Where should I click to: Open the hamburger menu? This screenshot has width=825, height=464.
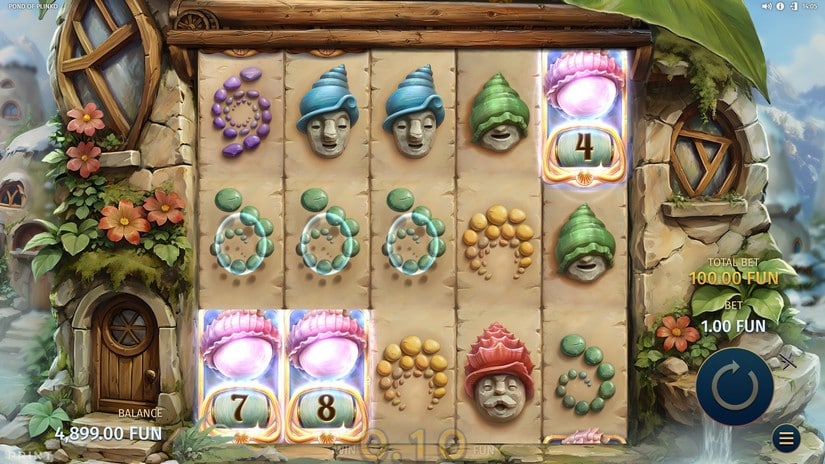tap(786, 438)
